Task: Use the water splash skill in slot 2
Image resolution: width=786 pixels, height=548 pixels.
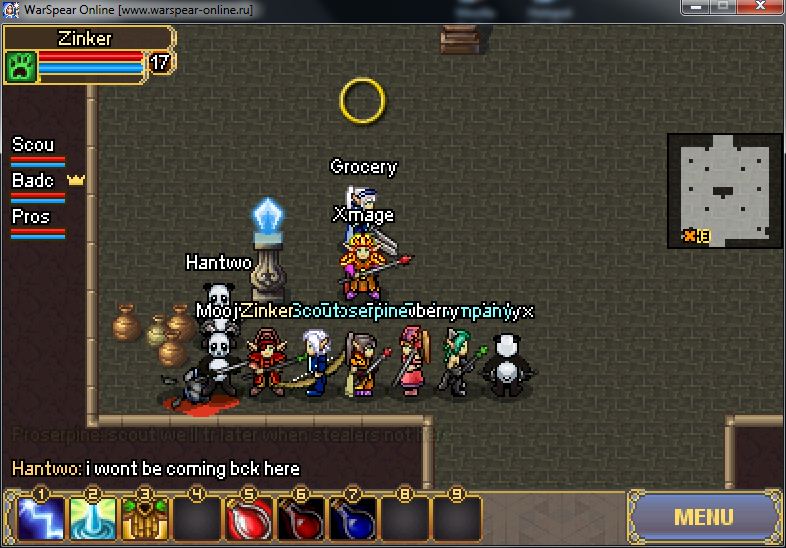Action: [x=93, y=519]
